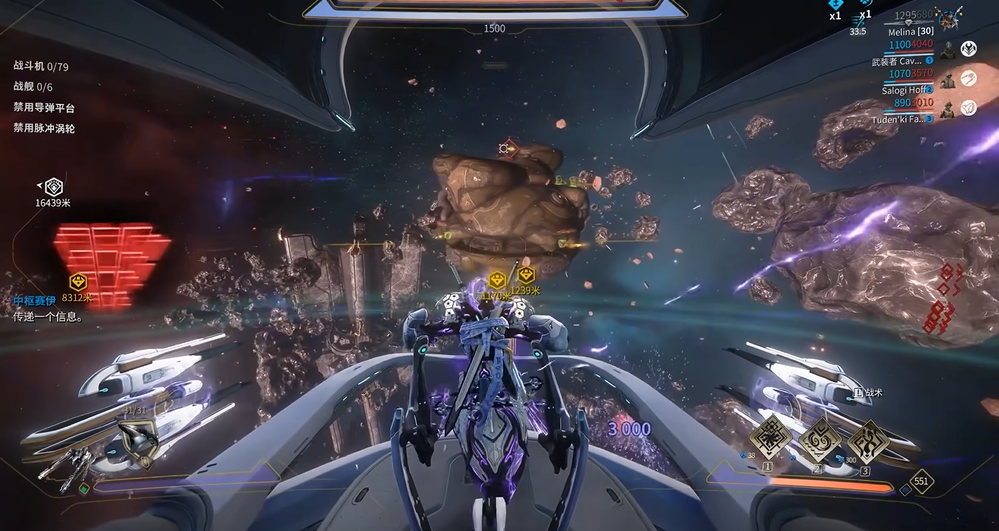Click the yellow 8312米 objective marker

(x=76, y=282)
